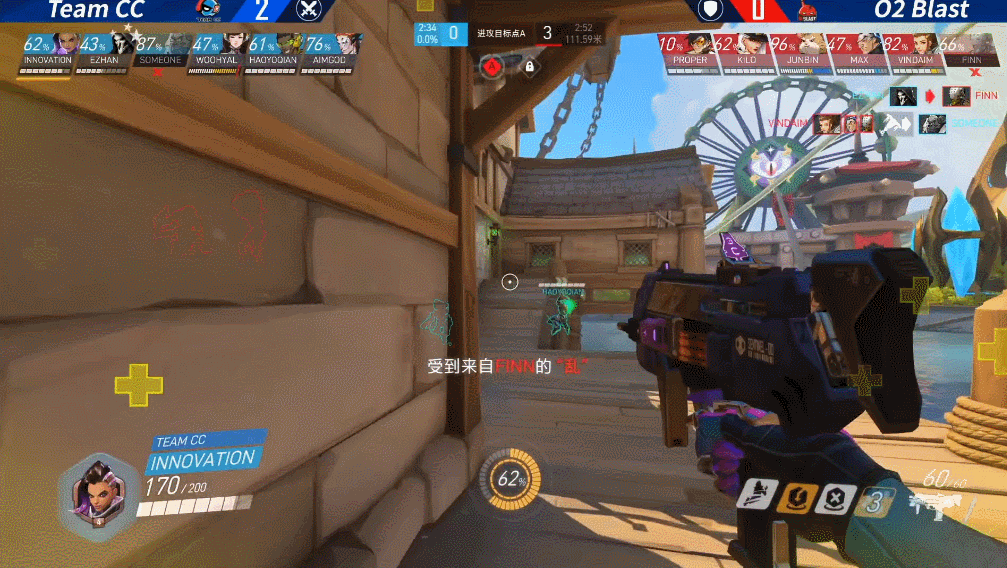The height and width of the screenshot is (568, 1007).
Task: Pick FINN's player card
Action: click(x=970, y=49)
